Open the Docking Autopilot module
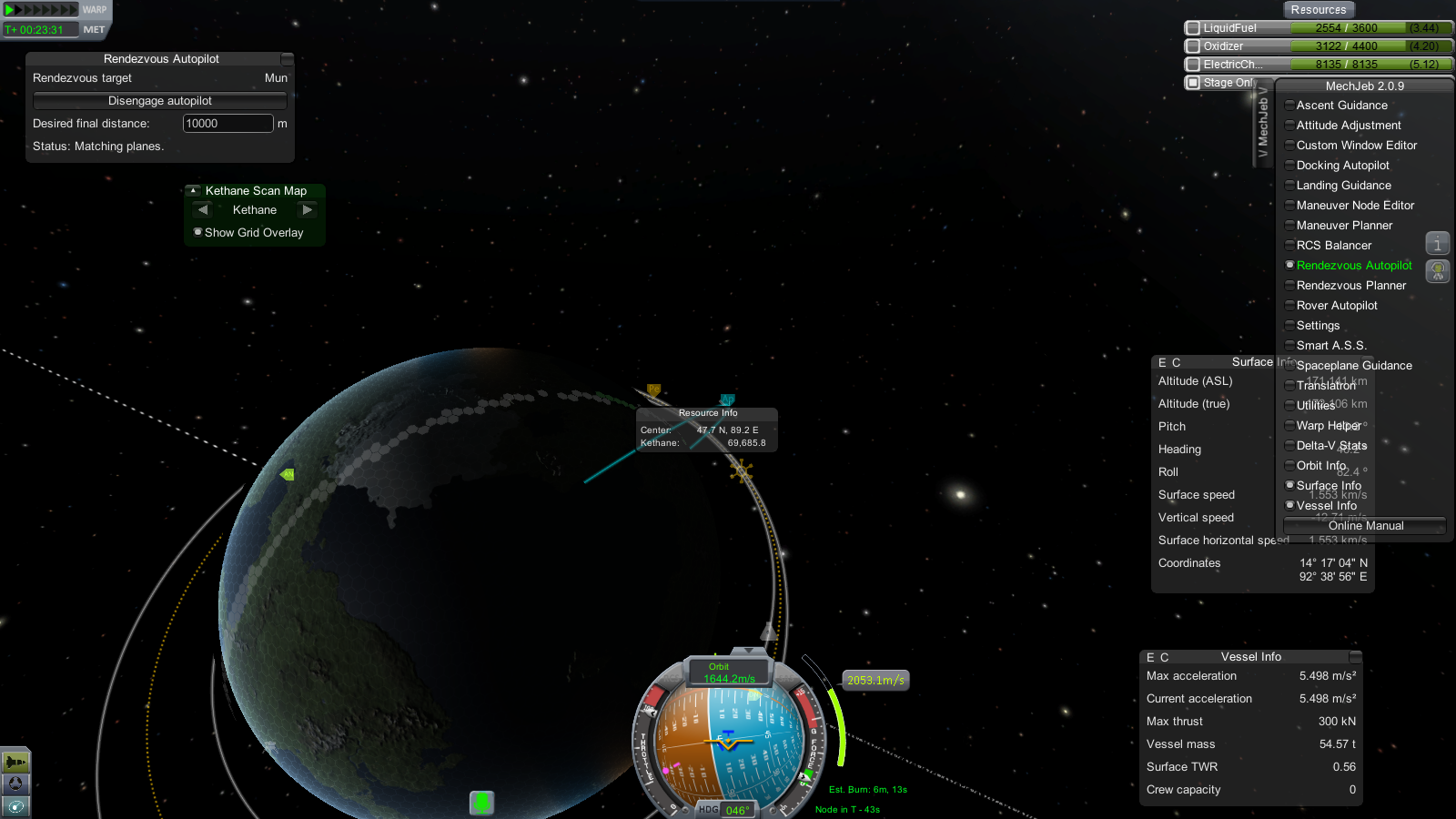The width and height of the screenshot is (1456, 819). [x=1342, y=166]
